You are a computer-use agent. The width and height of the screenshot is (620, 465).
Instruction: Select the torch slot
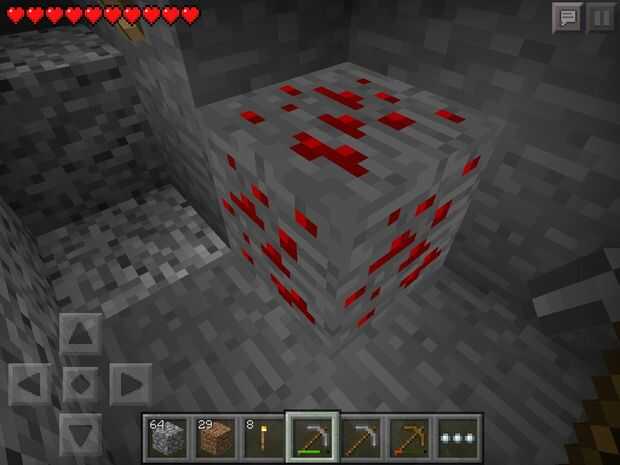(263, 437)
